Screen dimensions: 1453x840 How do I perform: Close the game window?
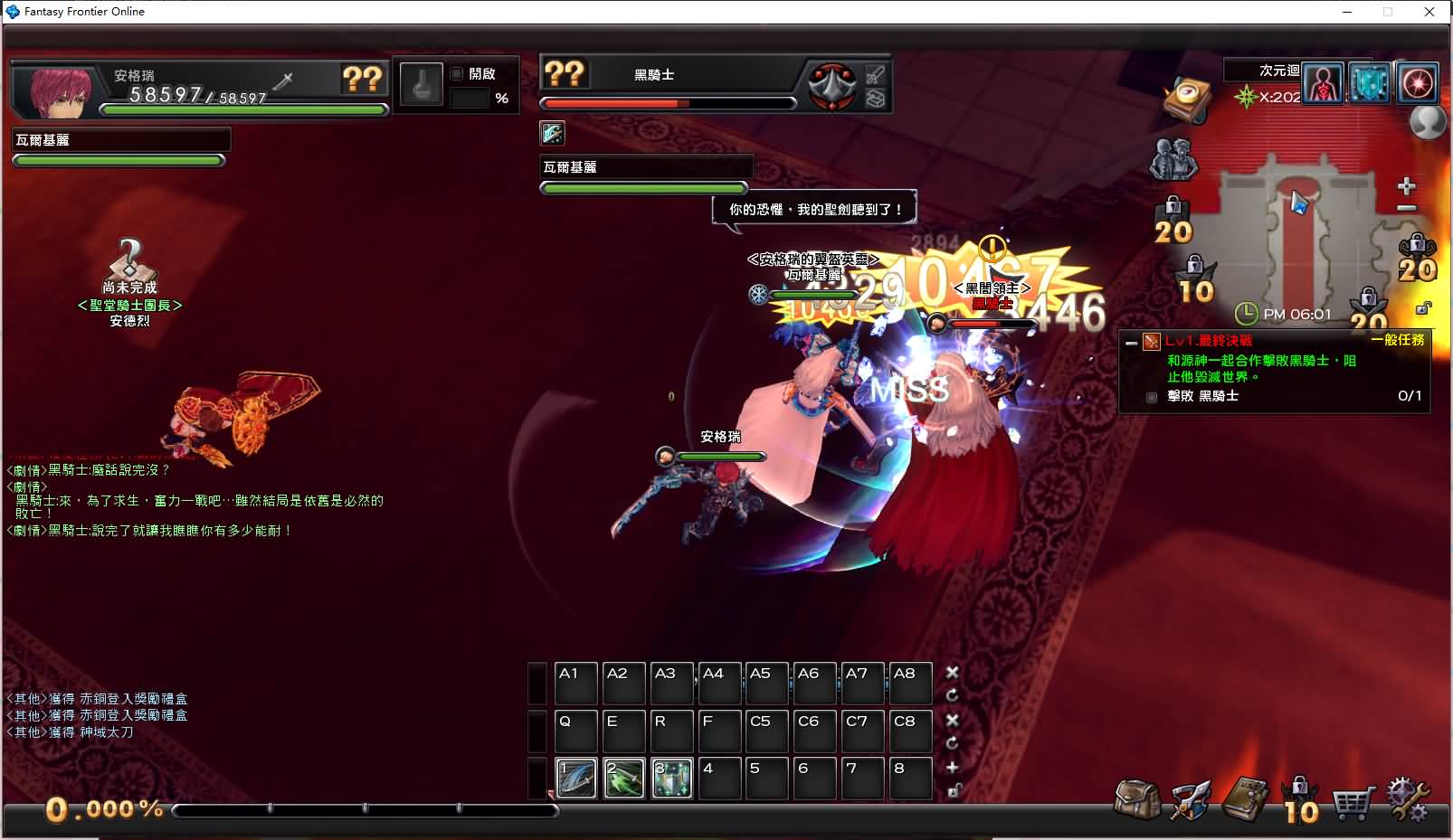point(1429,12)
